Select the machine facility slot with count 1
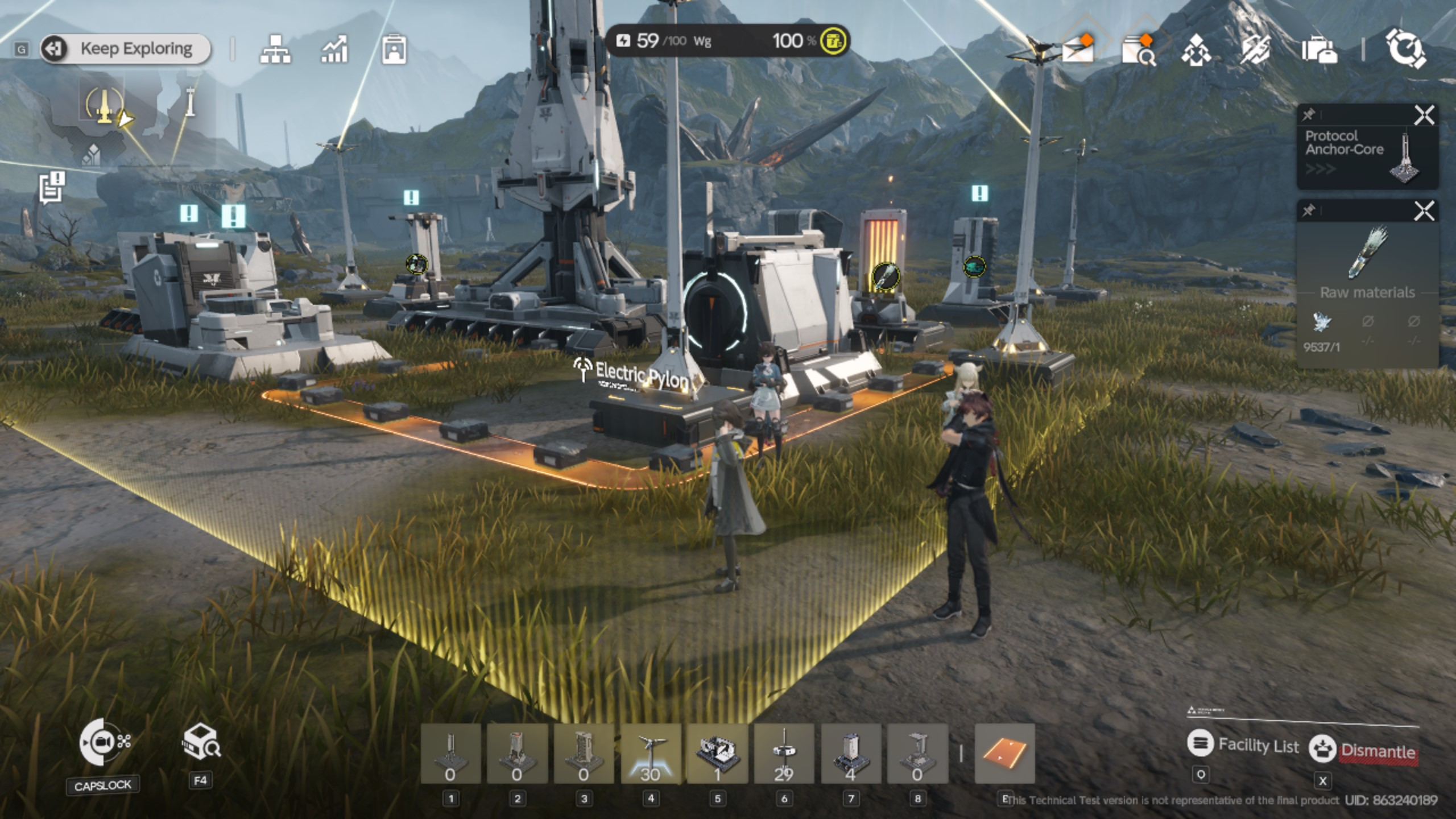1456x819 pixels. click(717, 754)
